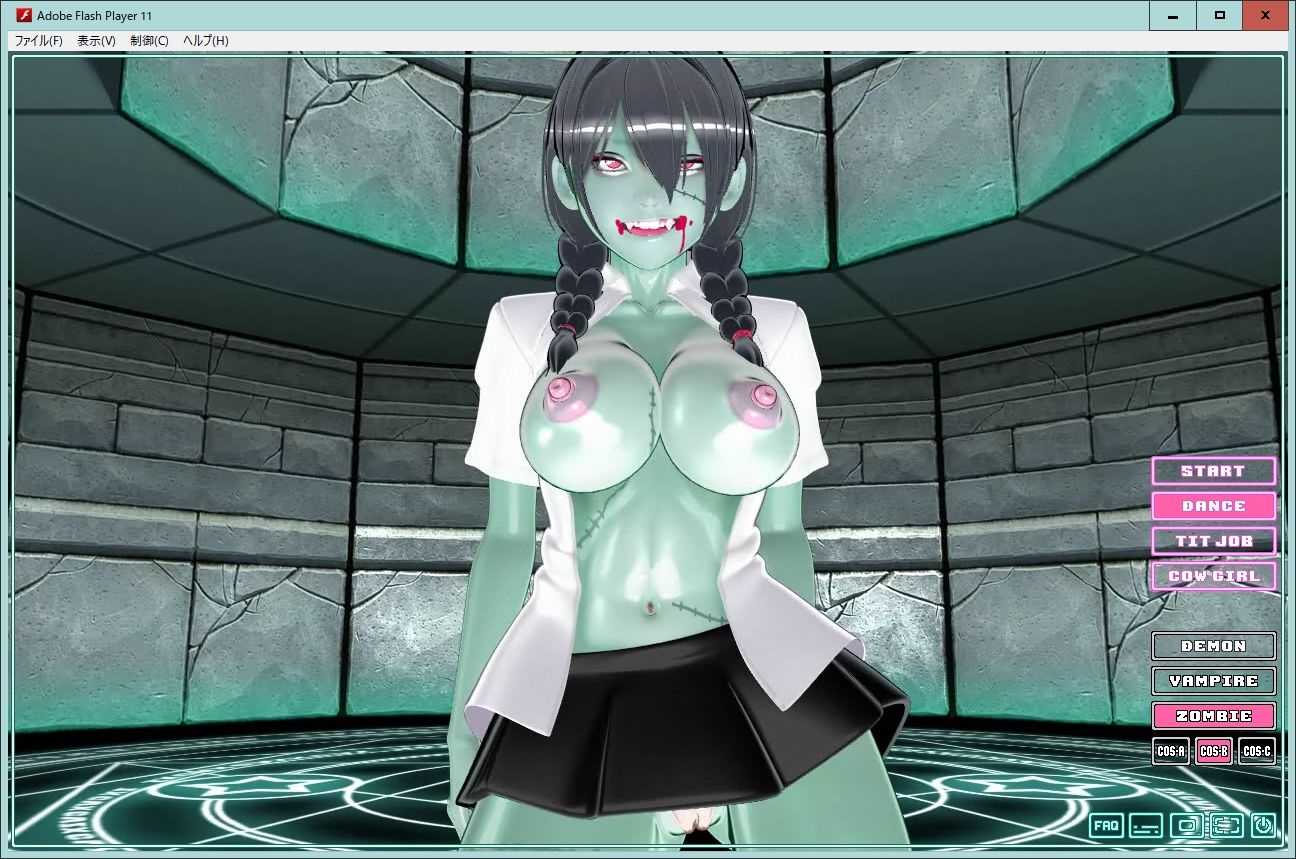The width and height of the screenshot is (1296, 859).
Task: Open the FAQ panel
Action: click(x=1106, y=826)
